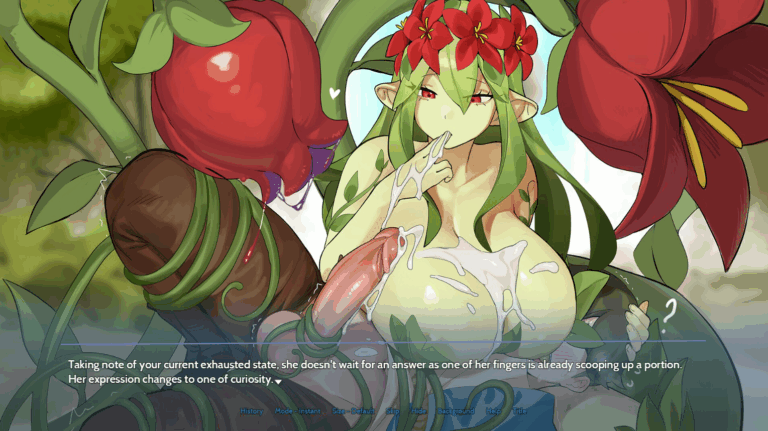Return to the Title screen

point(519,411)
